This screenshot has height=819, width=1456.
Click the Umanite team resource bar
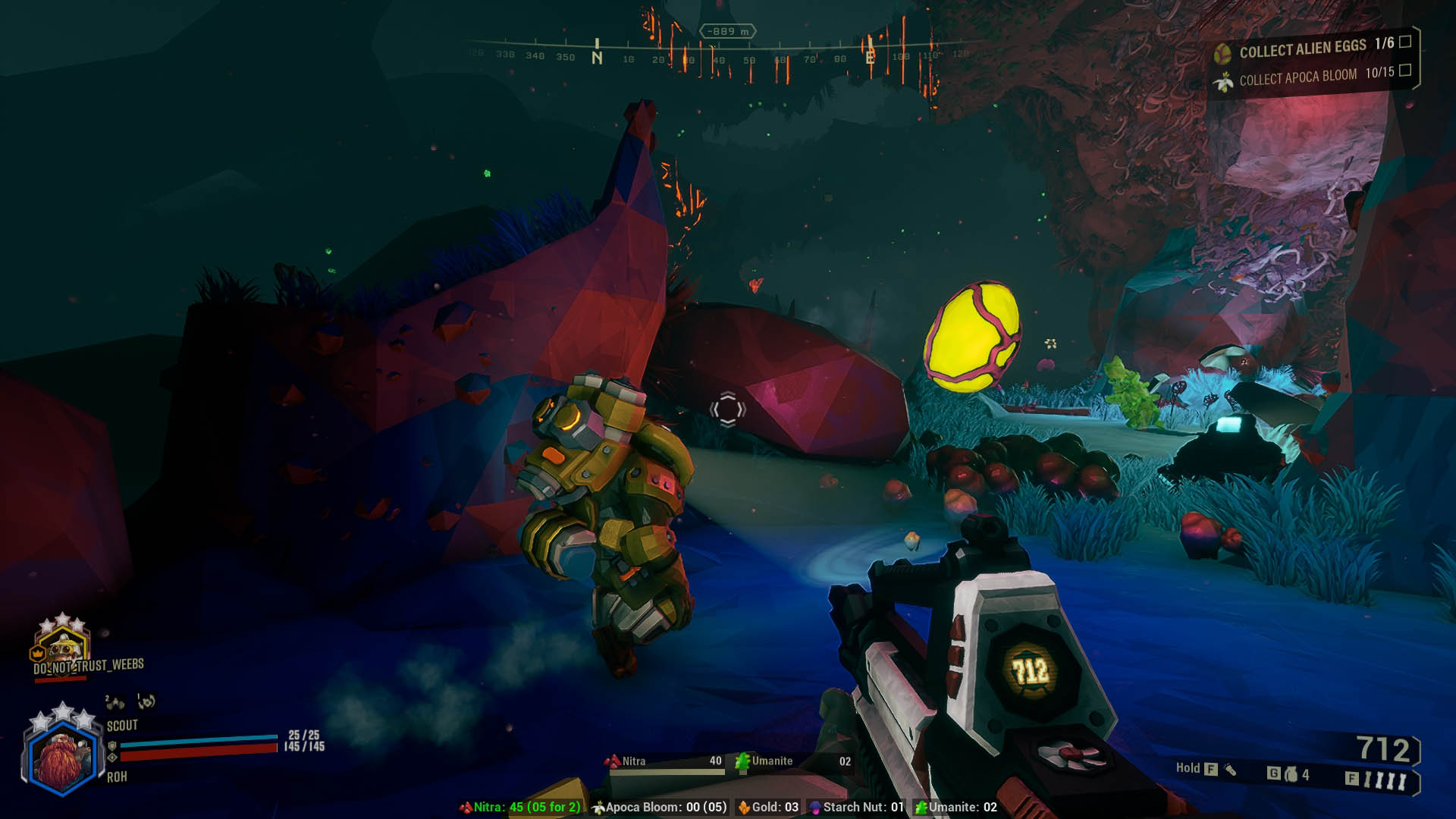[792, 761]
